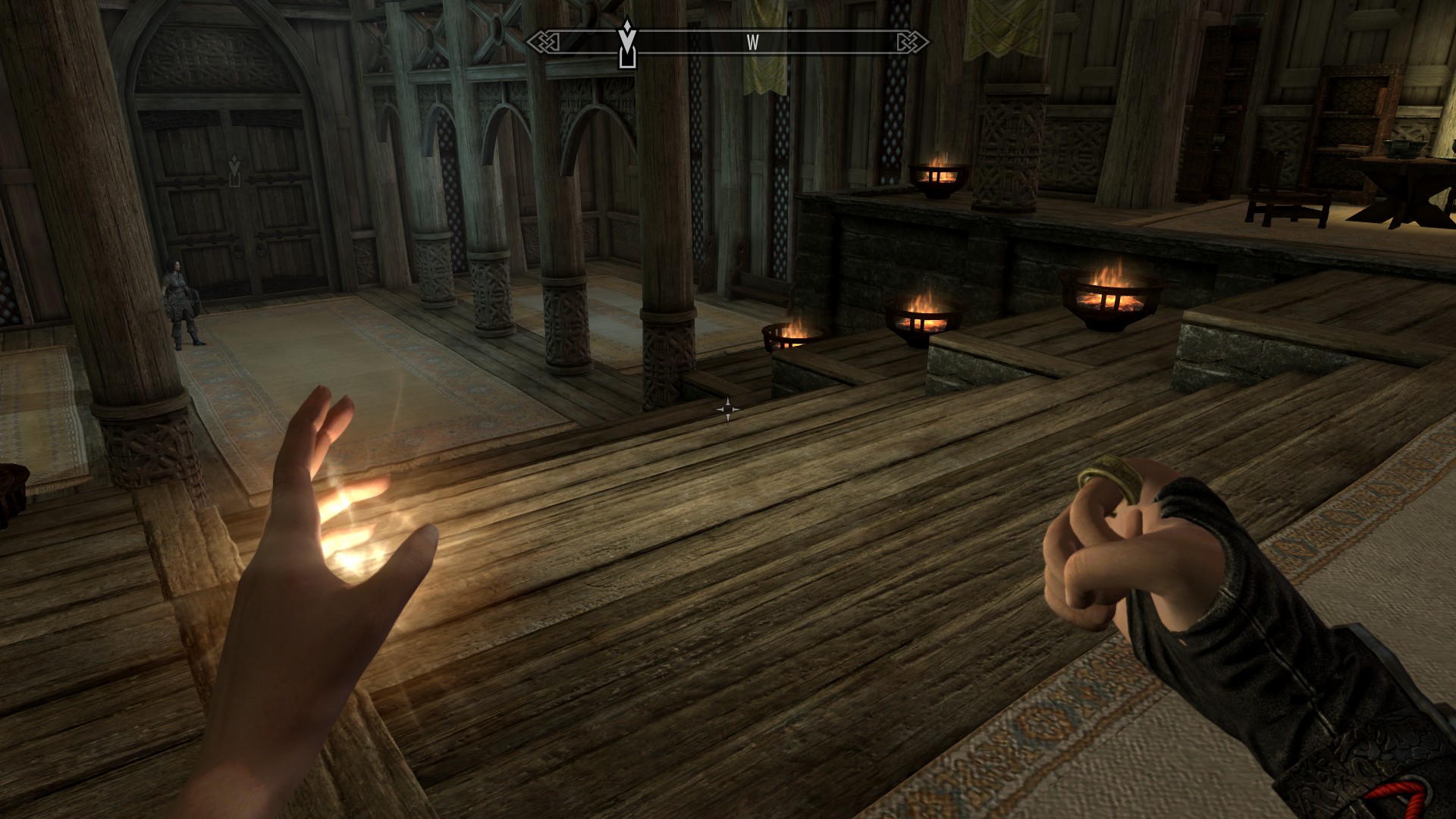The width and height of the screenshot is (1456, 819).
Task: Click the quest marker on the compass
Action: tap(626, 44)
